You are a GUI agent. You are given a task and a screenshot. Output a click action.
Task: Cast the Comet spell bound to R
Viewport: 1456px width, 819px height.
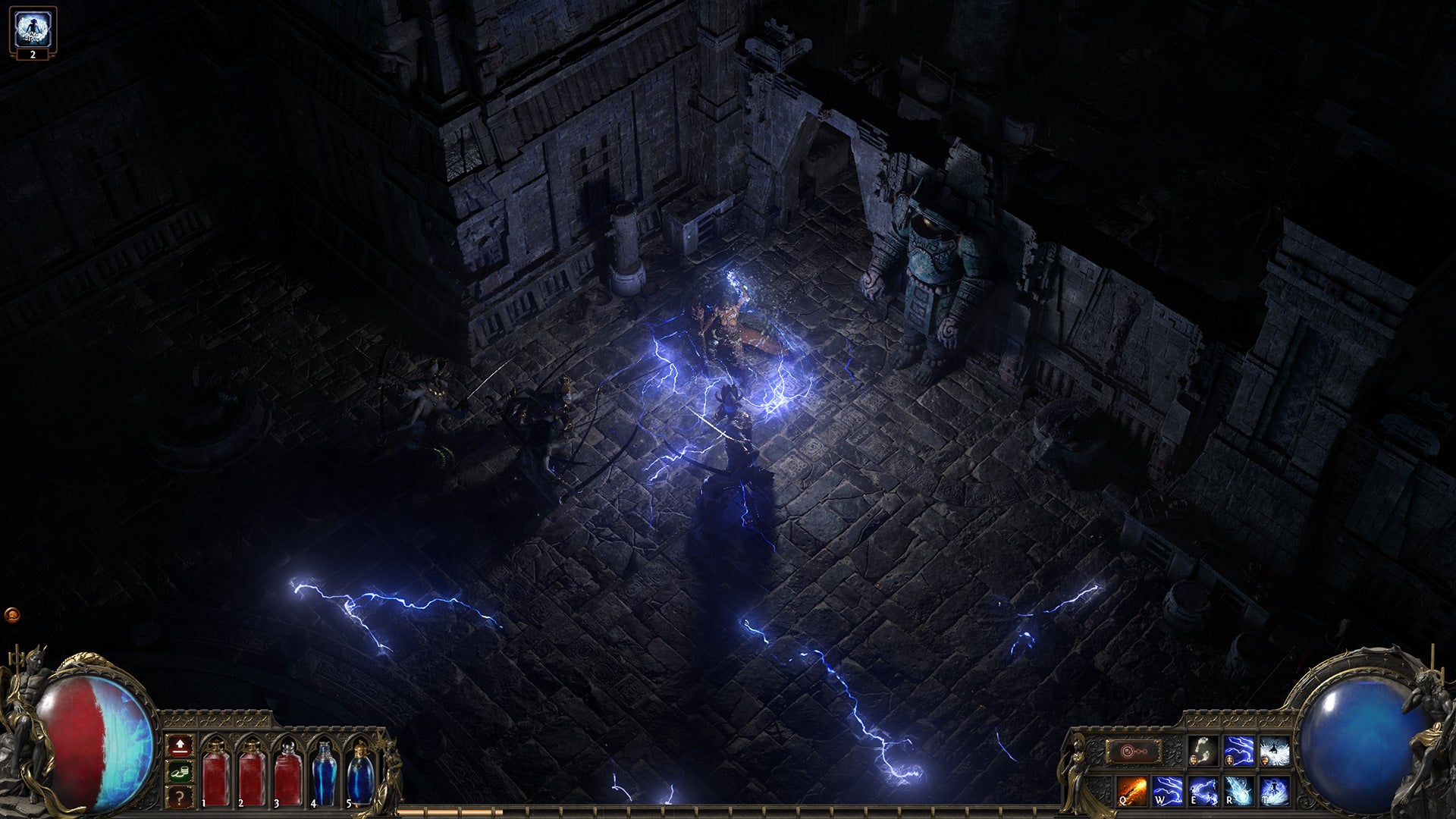tap(1238, 792)
